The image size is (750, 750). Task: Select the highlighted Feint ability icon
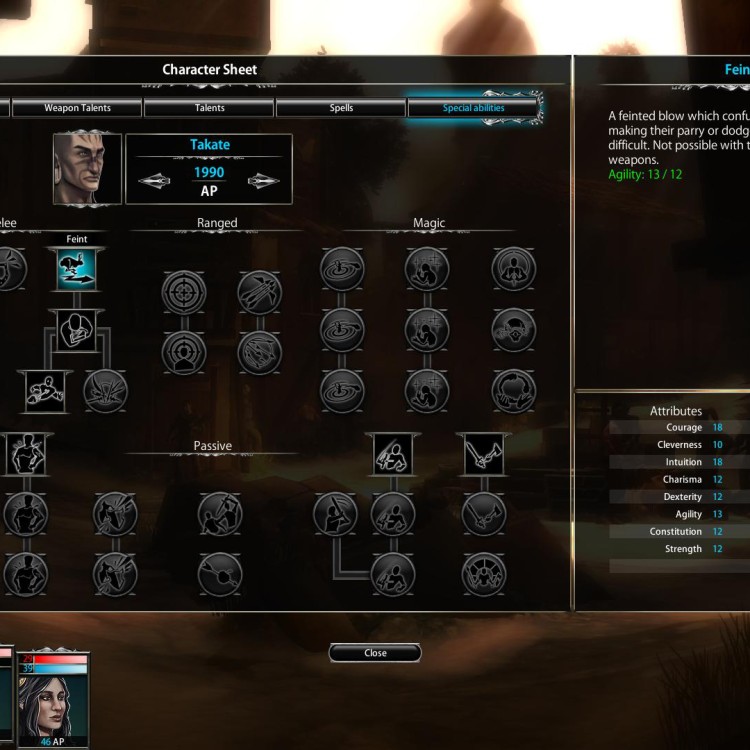(x=77, y=270)
